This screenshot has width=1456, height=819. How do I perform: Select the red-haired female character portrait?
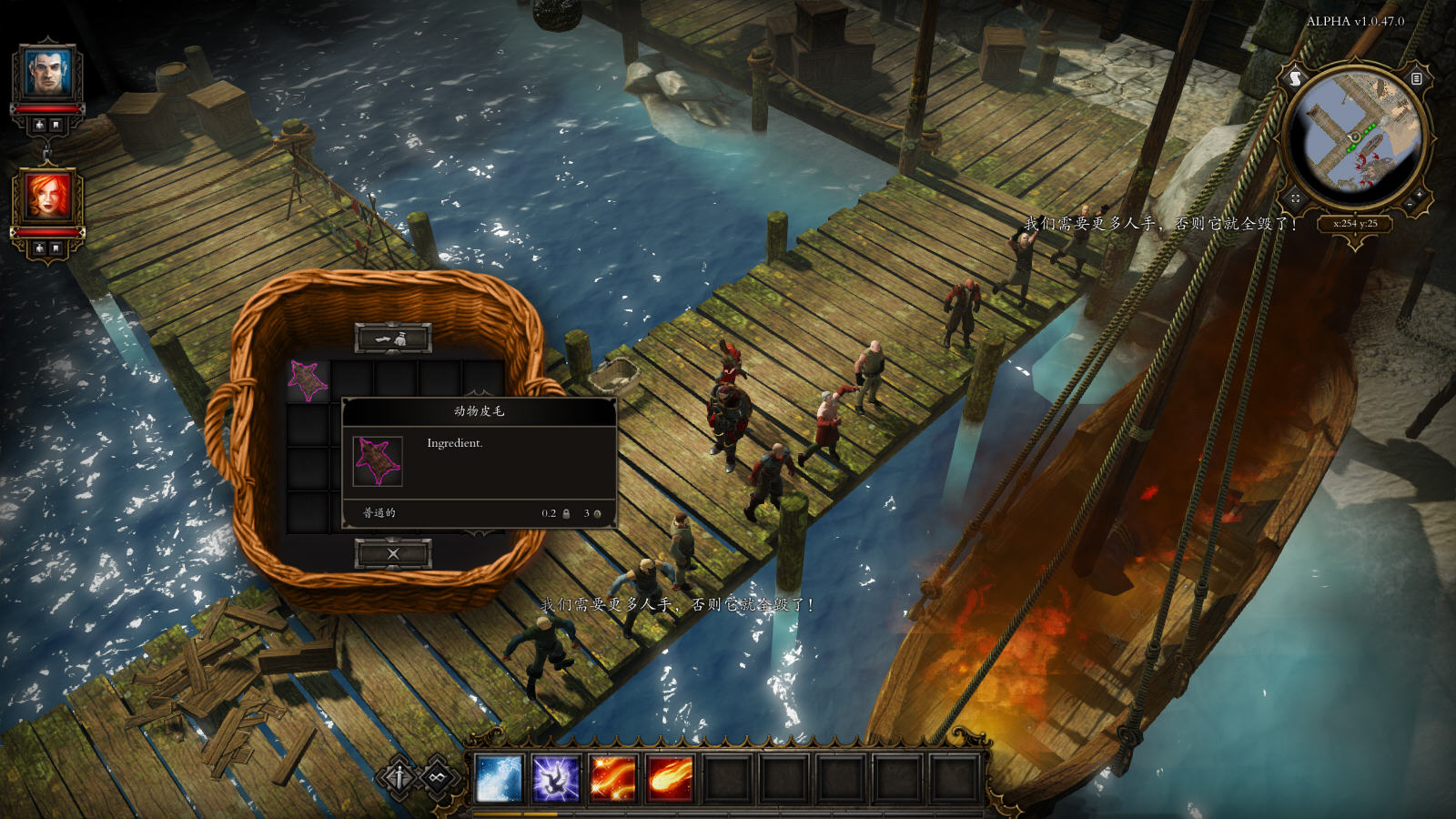47,197
